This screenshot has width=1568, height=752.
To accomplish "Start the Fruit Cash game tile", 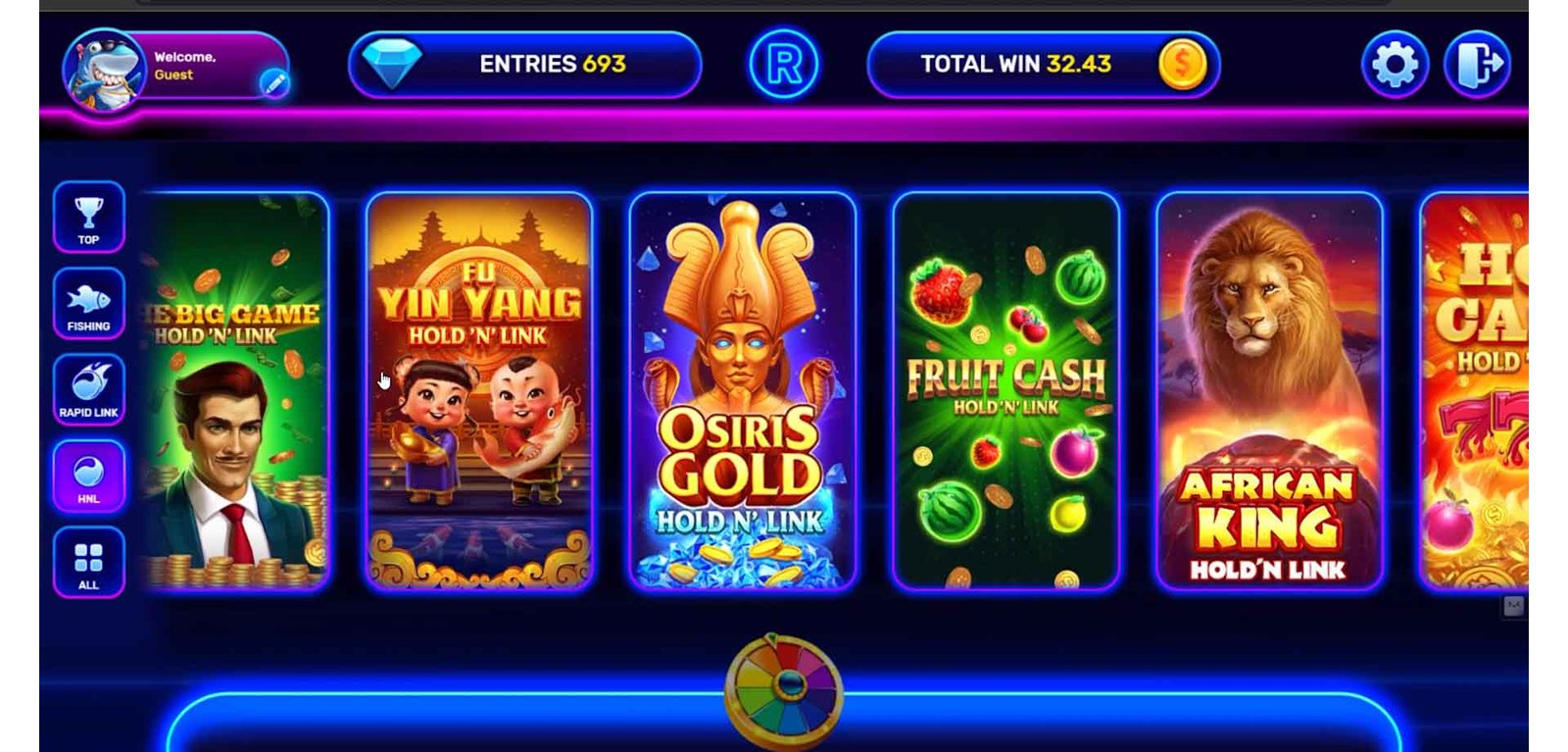I will pyautogui.click(x=1005, y=392).
